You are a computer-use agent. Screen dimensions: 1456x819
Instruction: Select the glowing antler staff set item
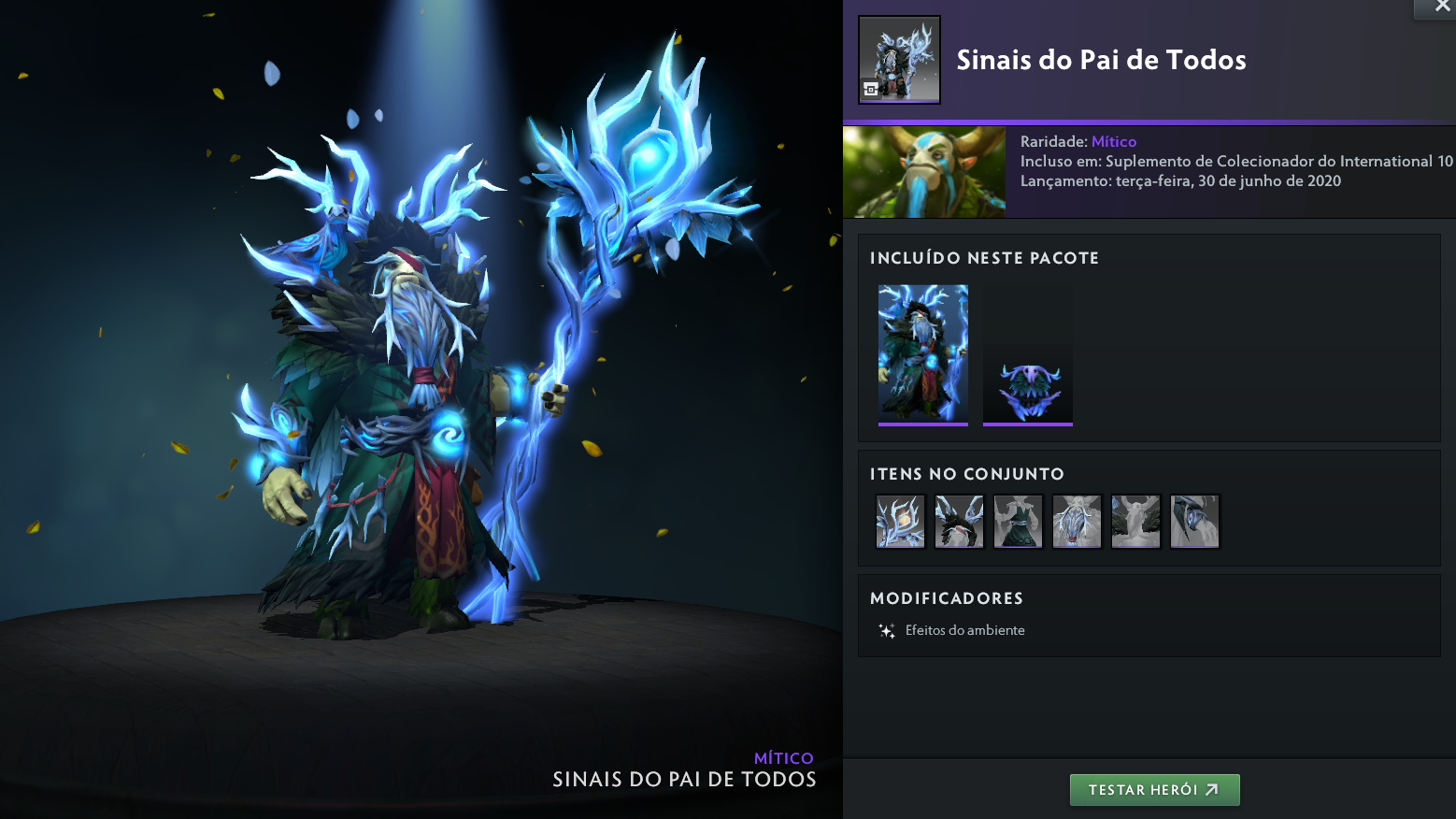pyautogui.click(x=900, y=522)
